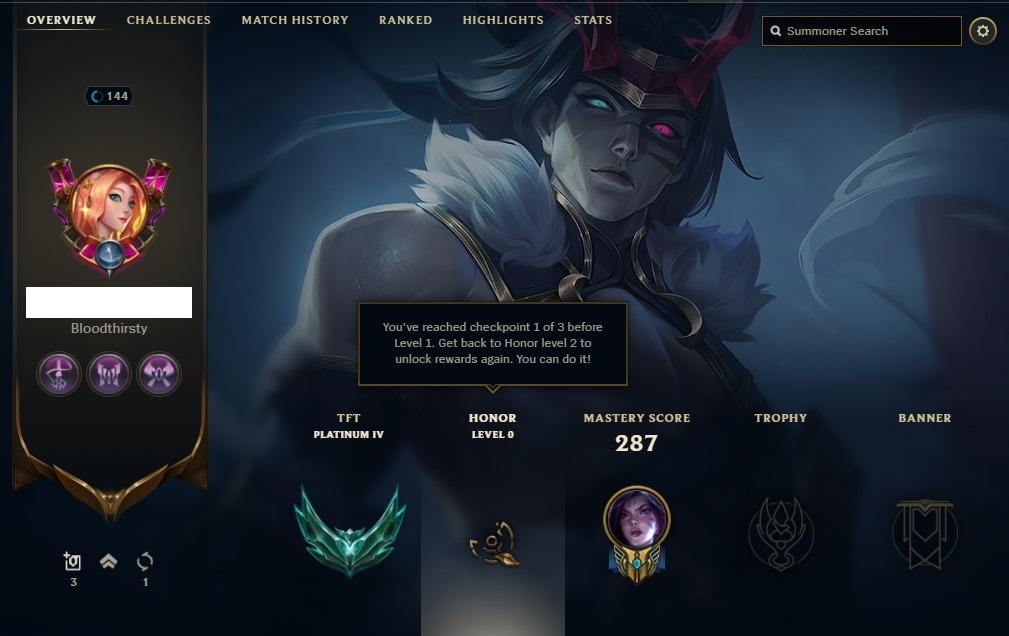Click the boost icon showing 3
Screen dimensions: 1009x636
[73, 562]
